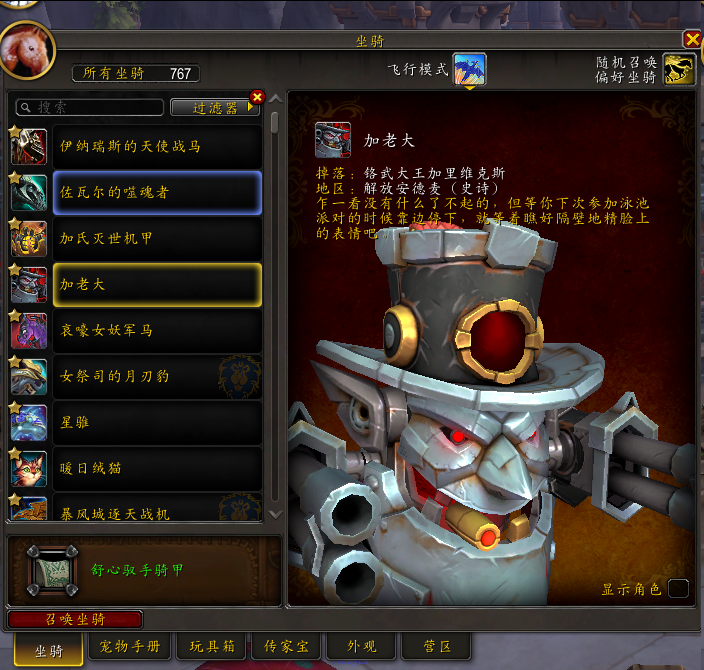Image resolution: width=704 pixels, height=670 pixels.
Task: Select 女祭司的月刃豹 mount row
Action: (x=156, y=376)
